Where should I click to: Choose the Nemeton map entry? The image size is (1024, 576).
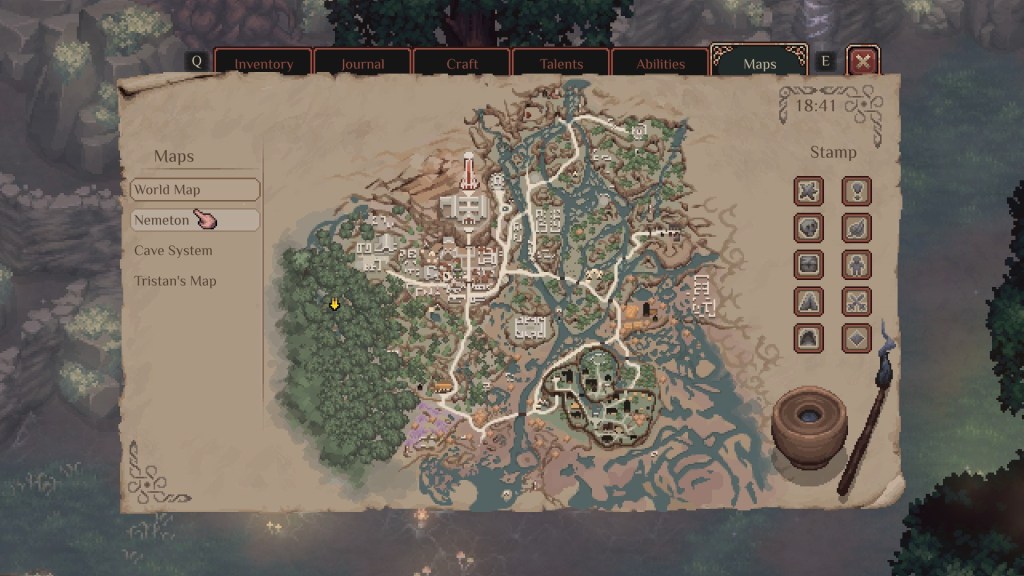tap(195, 220)
